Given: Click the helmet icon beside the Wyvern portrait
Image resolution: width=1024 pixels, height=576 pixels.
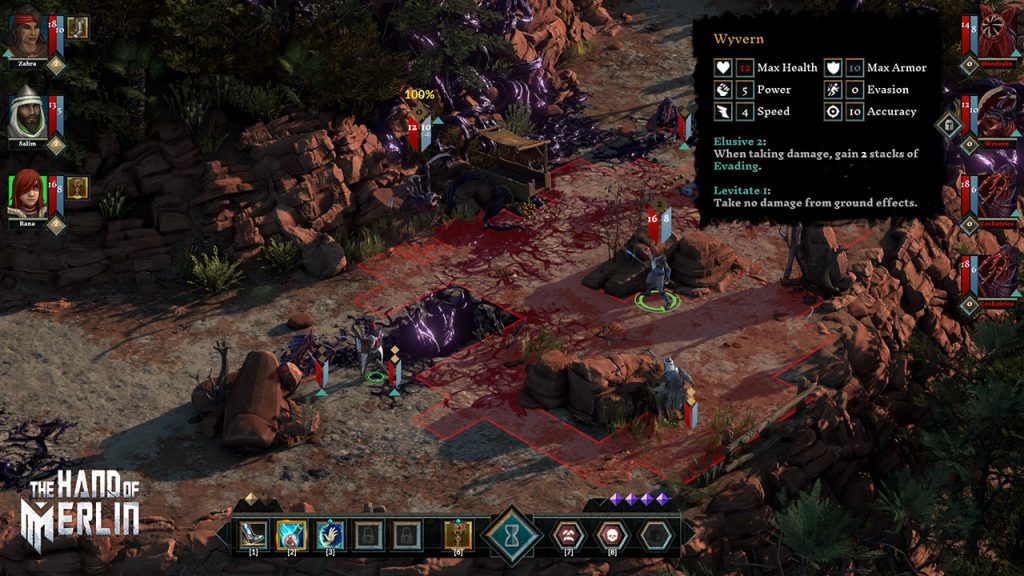Looking at the screenshot, I should 948,126.
